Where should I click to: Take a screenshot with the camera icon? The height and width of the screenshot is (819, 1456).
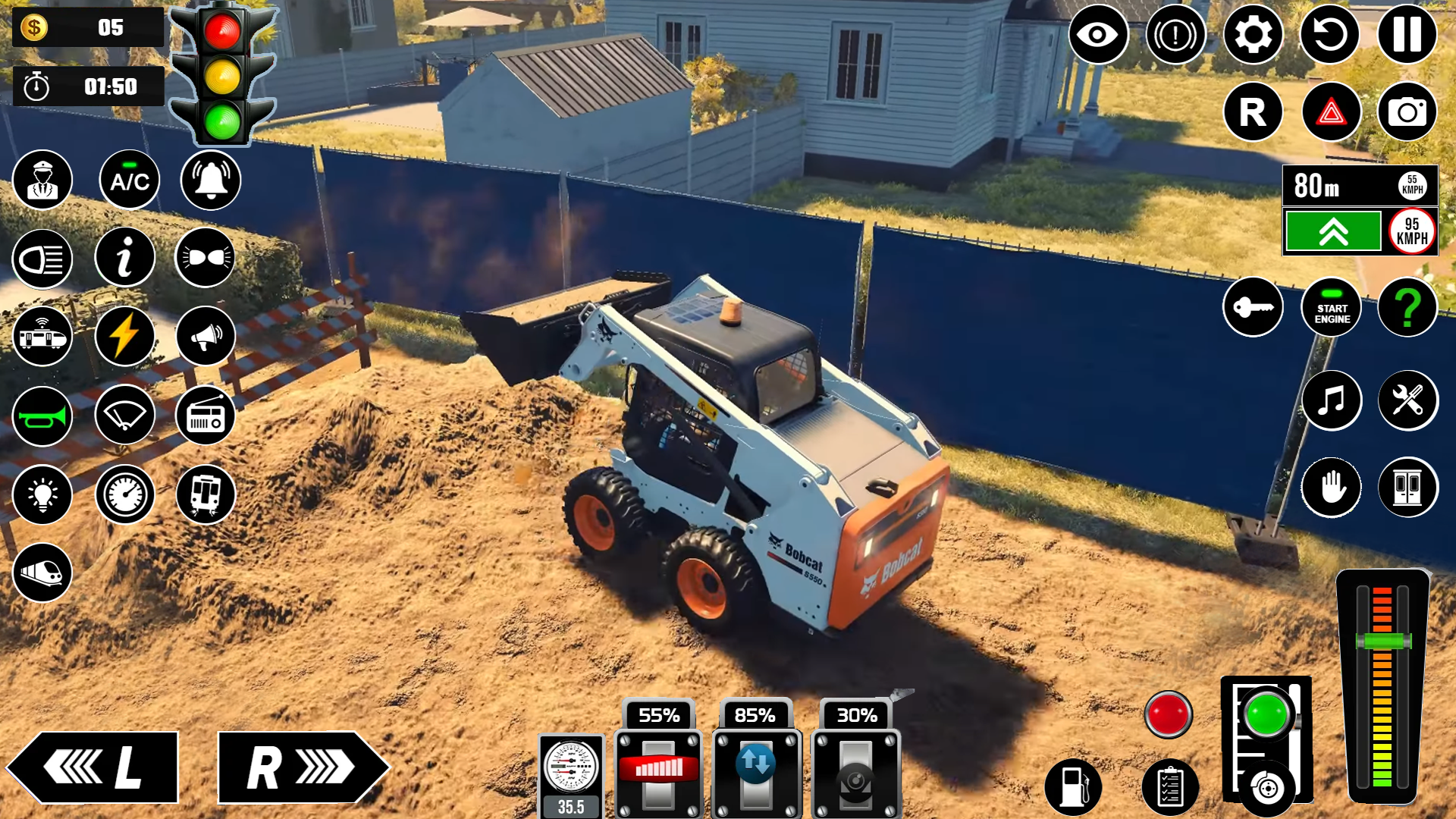[x=1407, y=112]
